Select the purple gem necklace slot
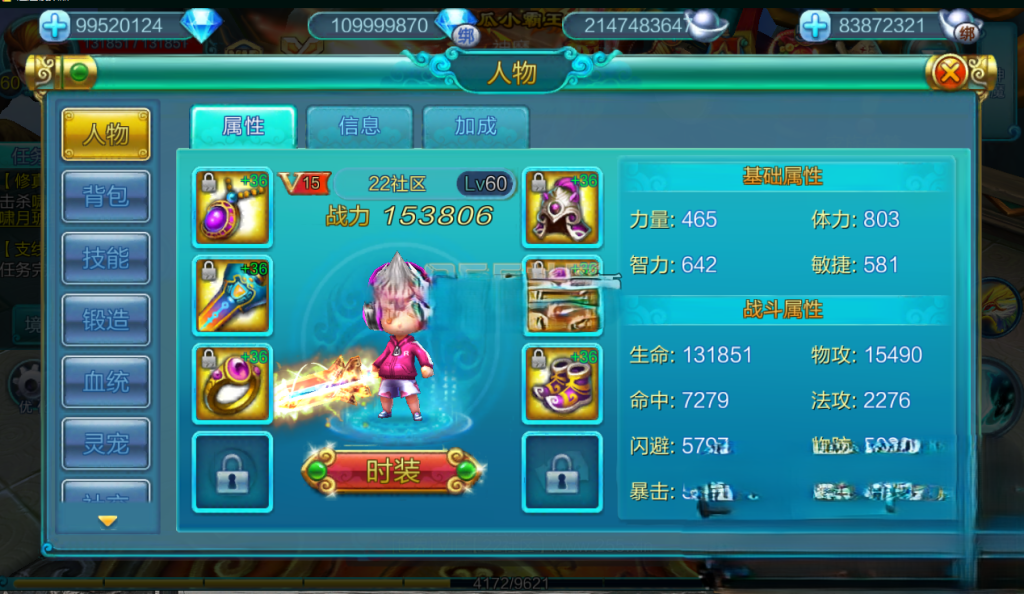Viewport: 1024px width, 594px height. [232, 207]
